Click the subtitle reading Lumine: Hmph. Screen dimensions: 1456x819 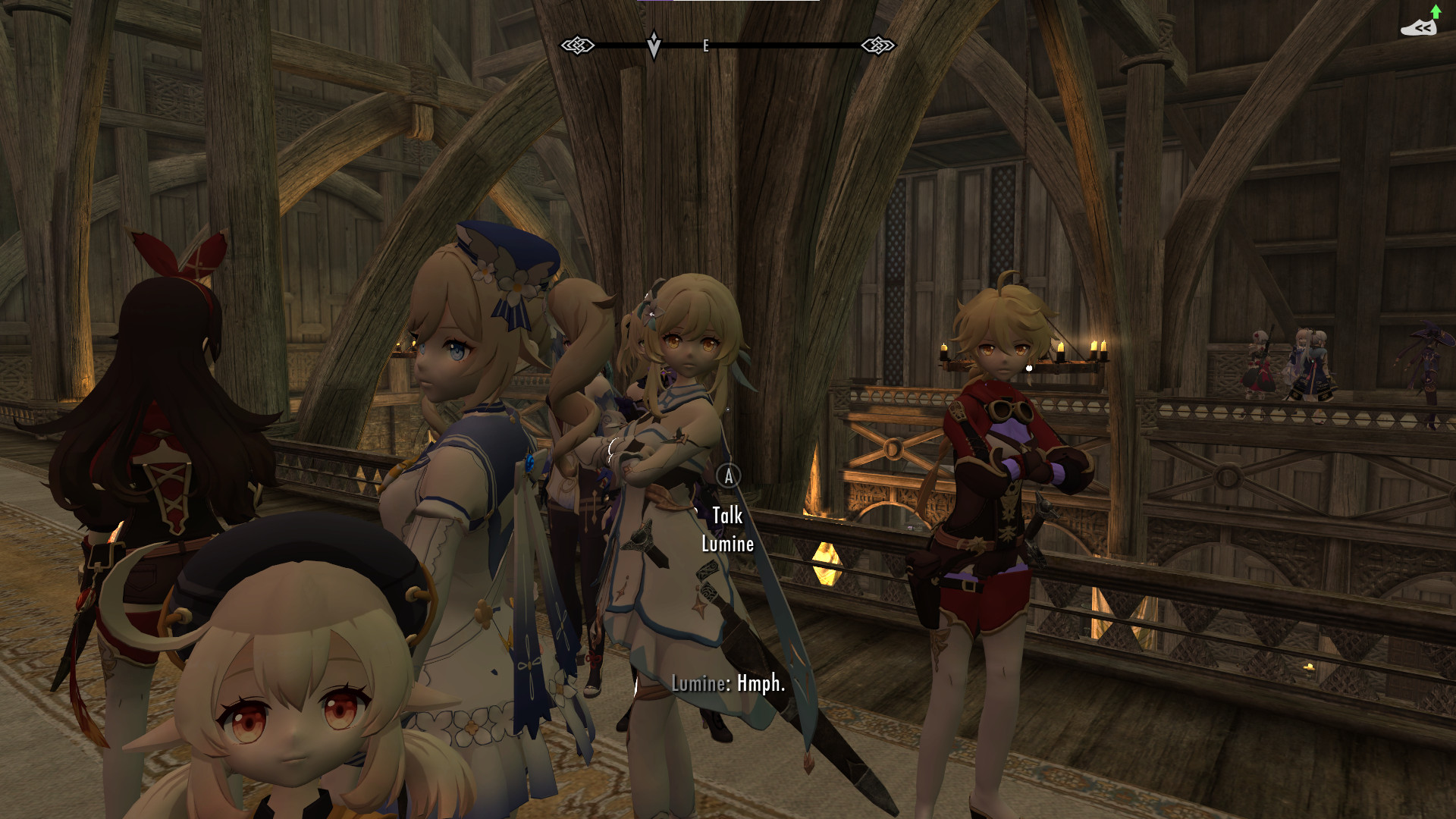(x=728, y=683)
